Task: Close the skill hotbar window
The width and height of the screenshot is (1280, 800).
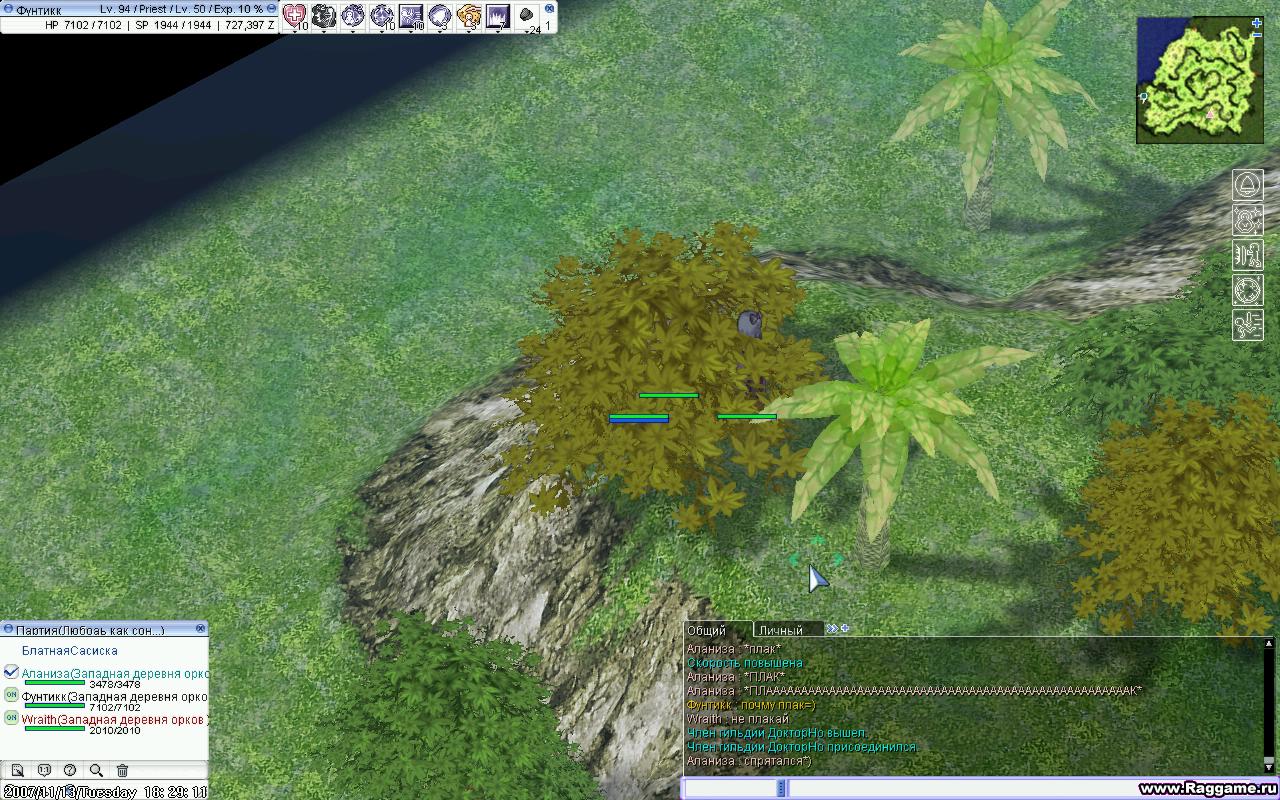Action: (549, 8)
